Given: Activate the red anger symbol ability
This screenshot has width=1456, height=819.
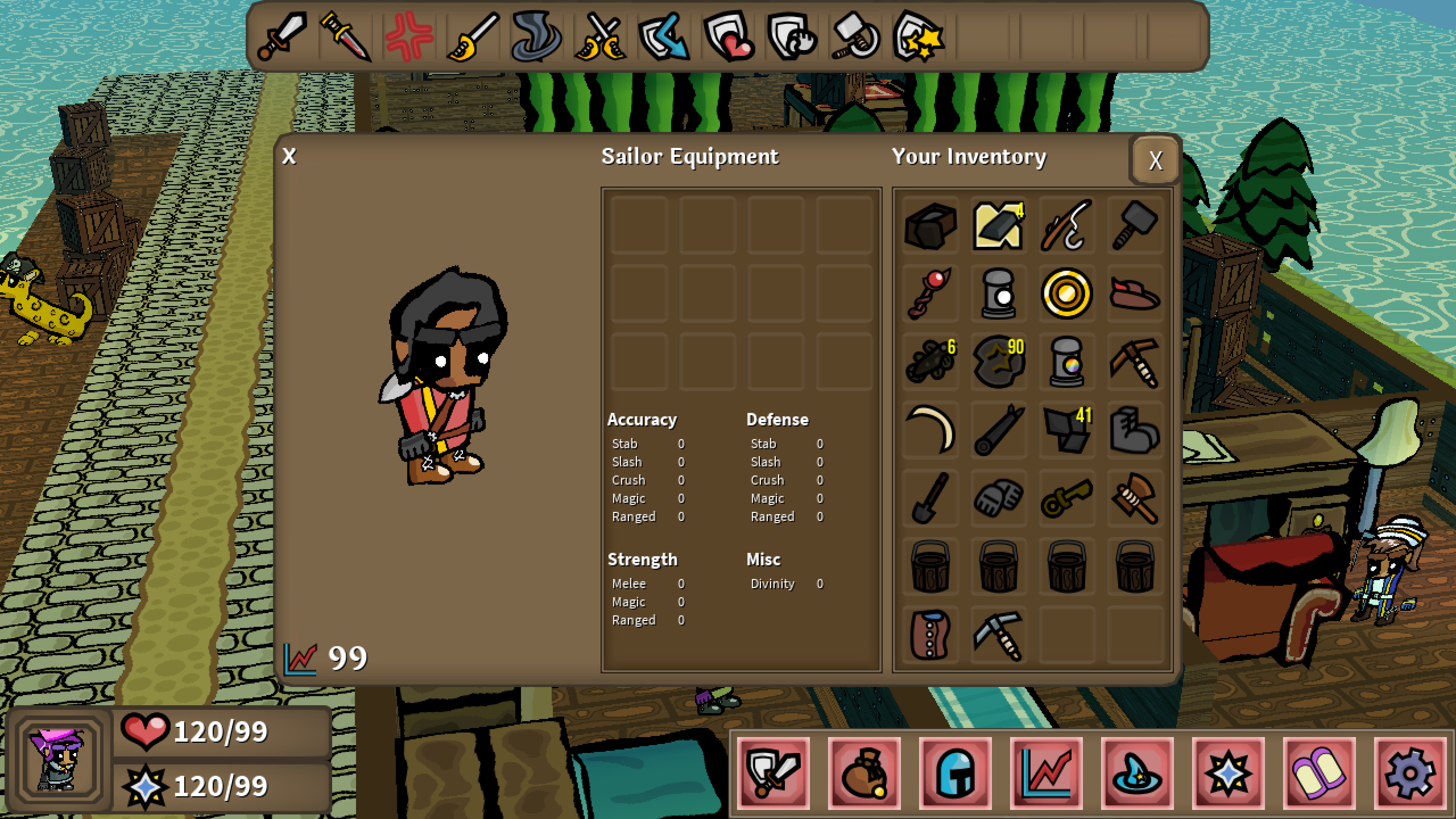Looking at the screenshot, I should pos(409,37).
